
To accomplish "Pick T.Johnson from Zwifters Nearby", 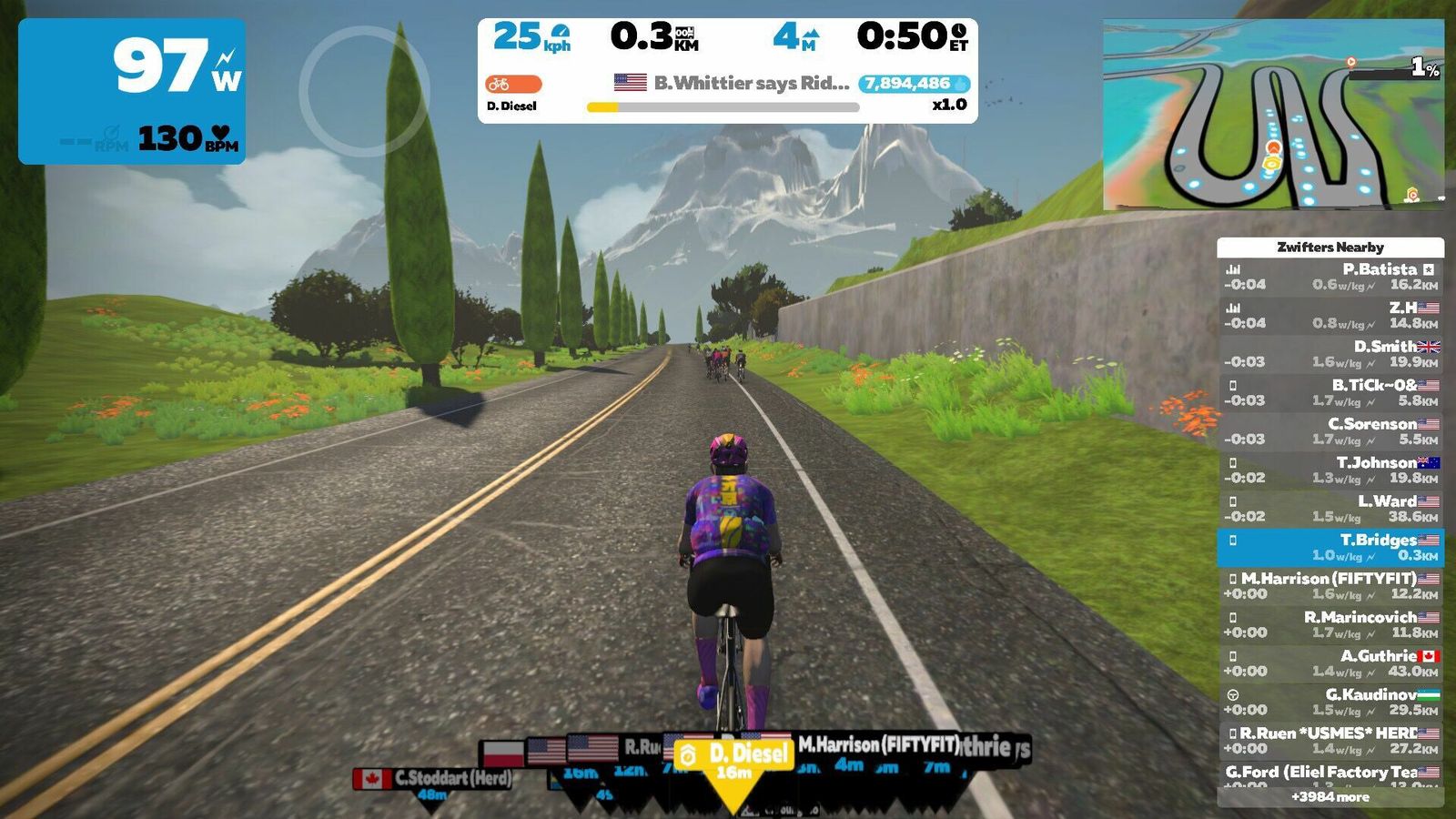I will 1330,470.
